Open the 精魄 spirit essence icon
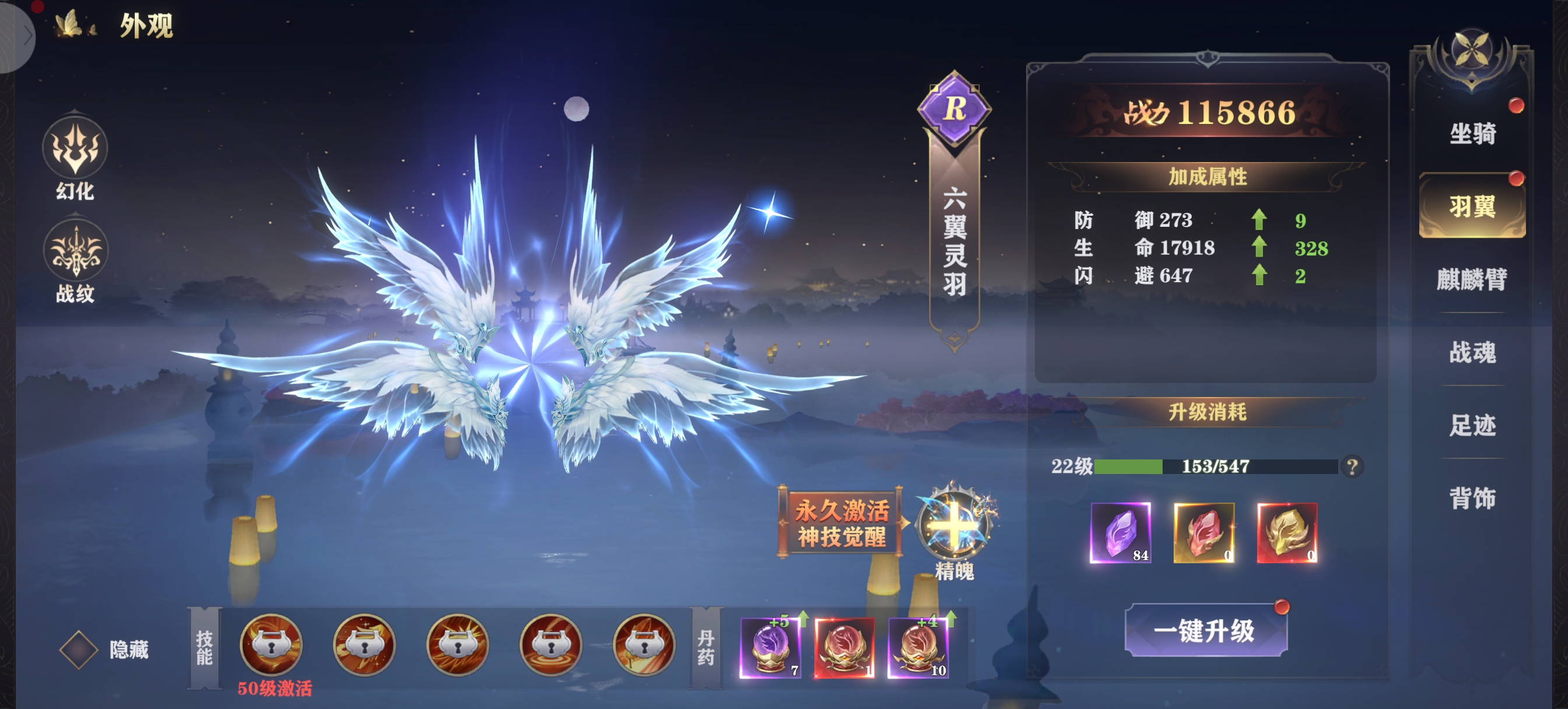 point(954,525)
